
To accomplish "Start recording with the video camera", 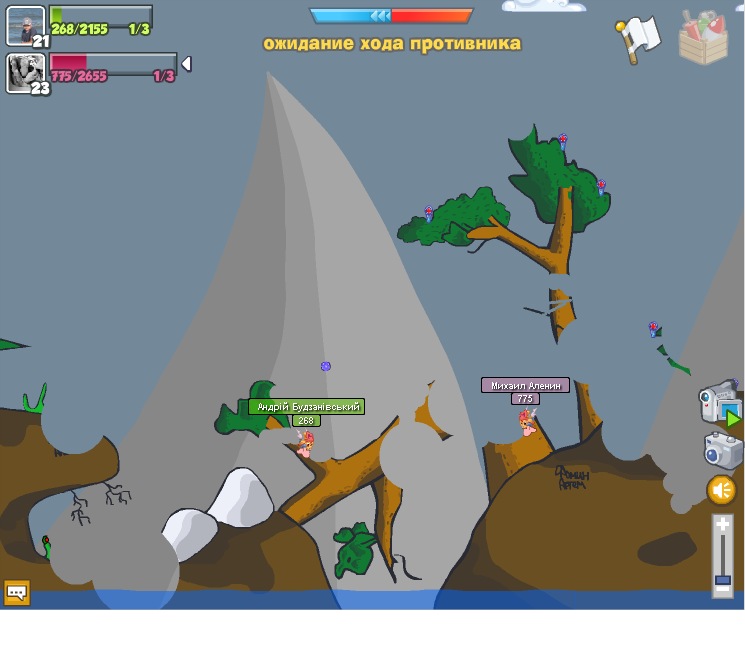I will tap(719, 403).
